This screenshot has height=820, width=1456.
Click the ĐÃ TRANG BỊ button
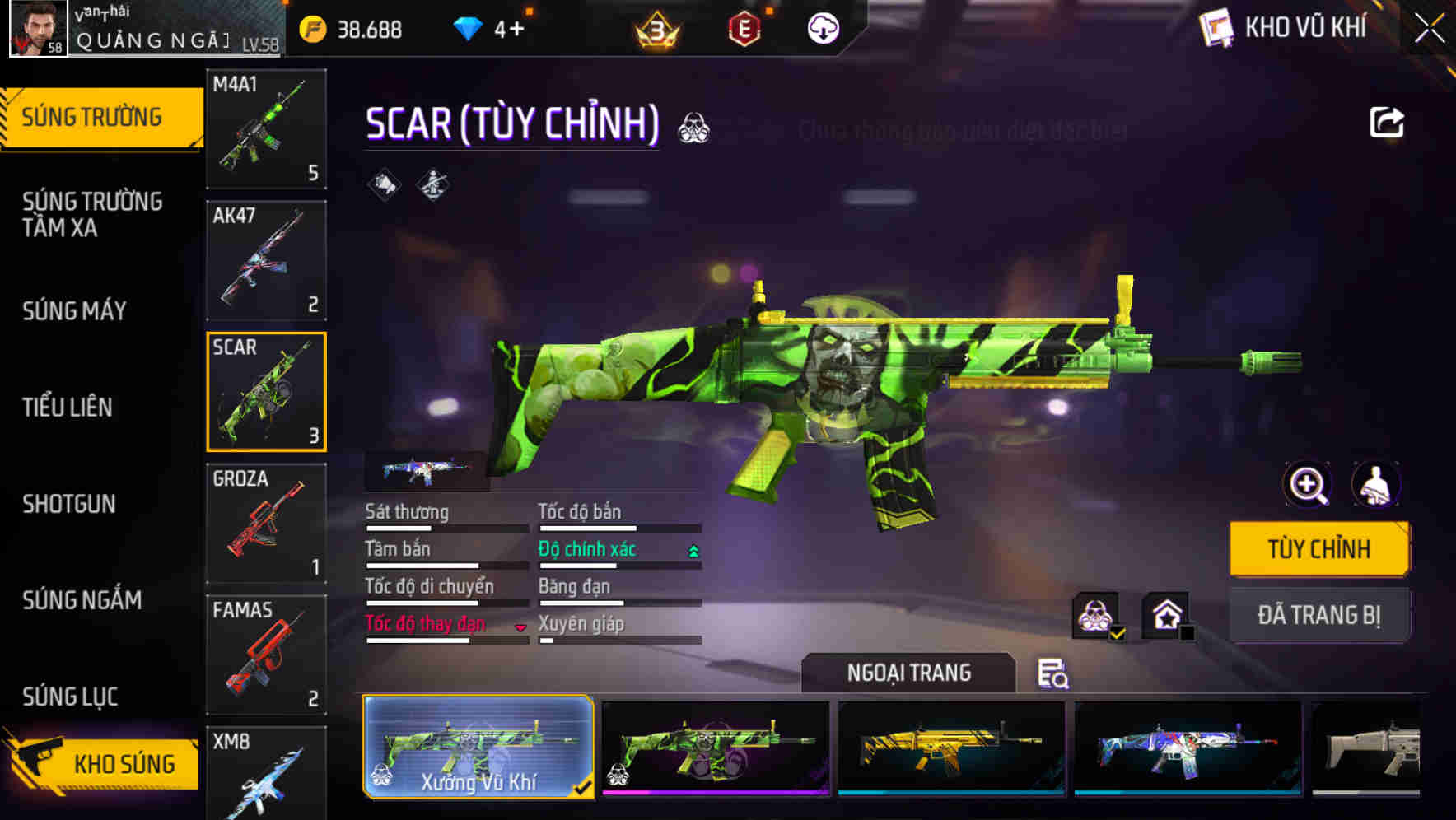pyautogui.click(x=1319, y=615)
